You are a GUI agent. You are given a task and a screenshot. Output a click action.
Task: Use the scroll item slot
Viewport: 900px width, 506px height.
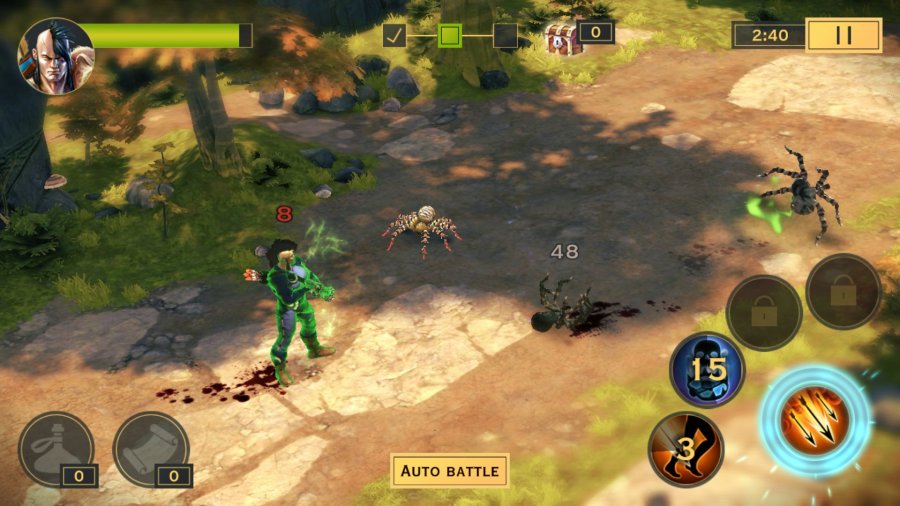pos(151,449)
